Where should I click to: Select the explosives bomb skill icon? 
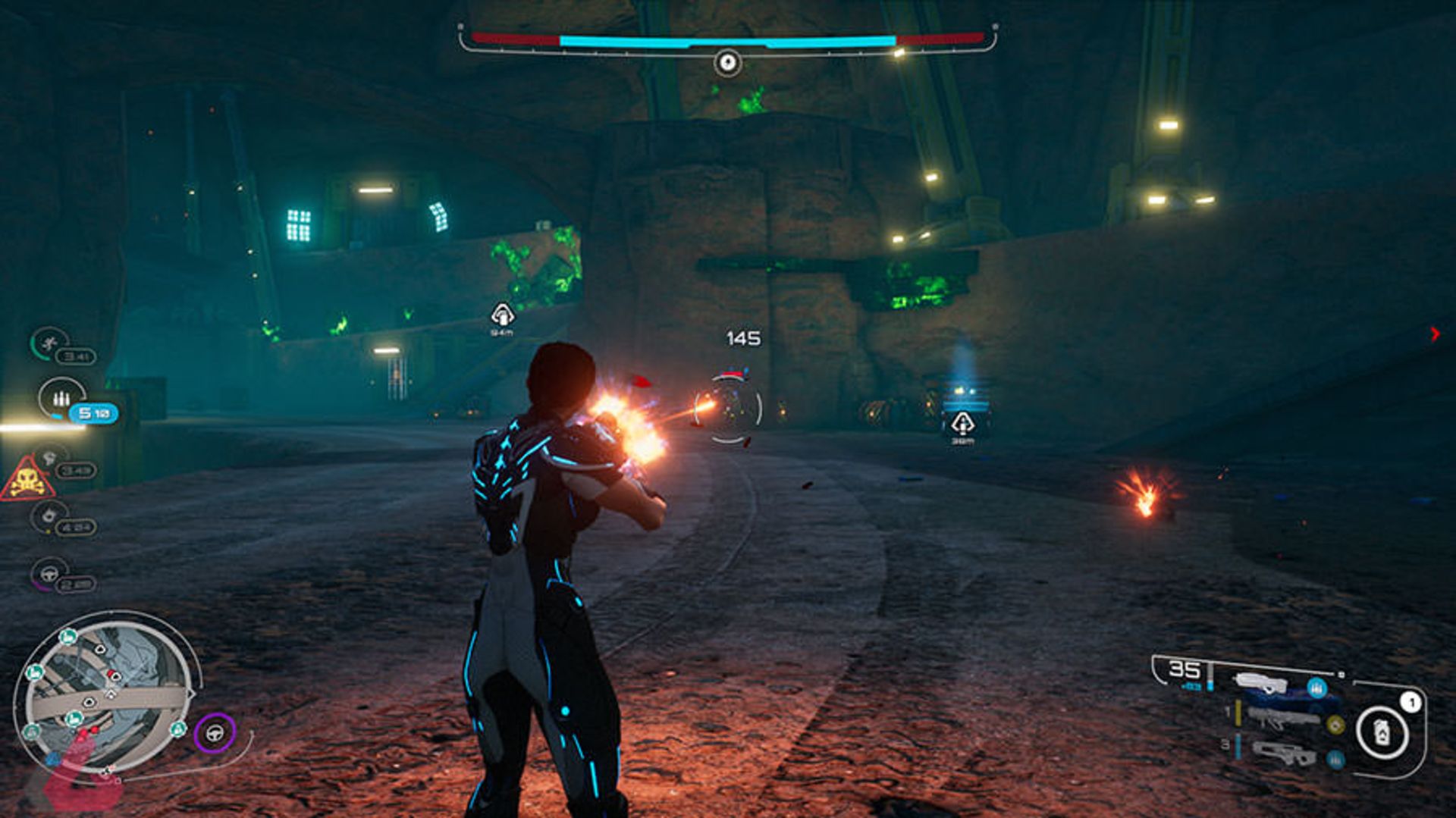[x=50, y=516]
